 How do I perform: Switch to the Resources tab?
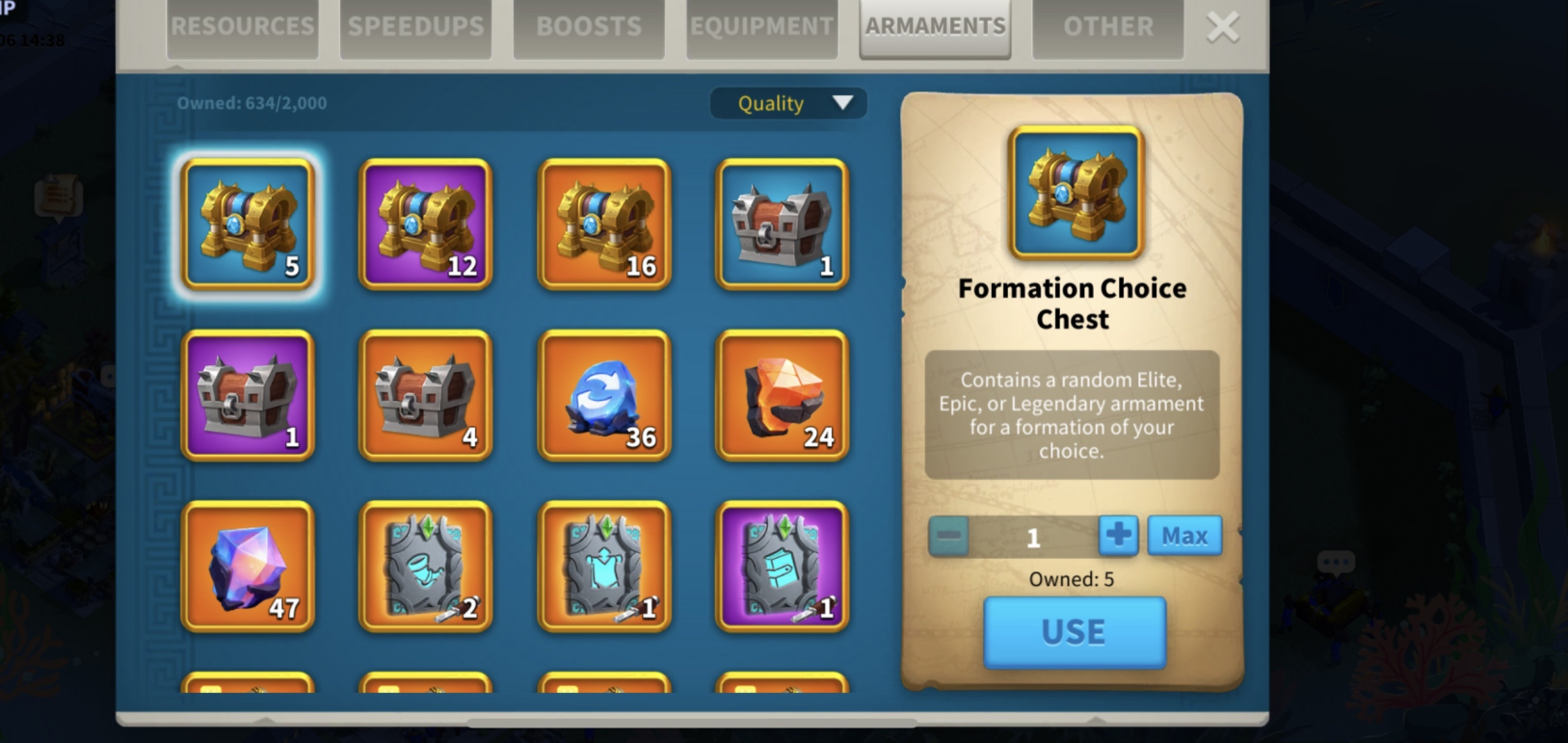coord(242,27)
